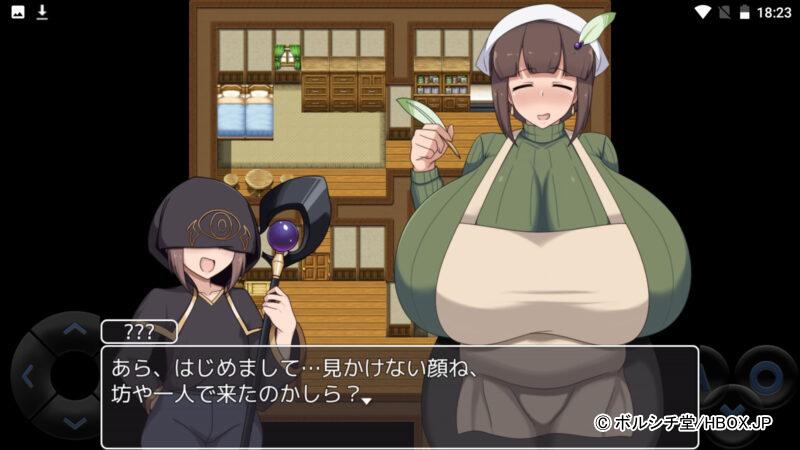800x450 pixels.
Task: Tap the virtual d-pad up arrow
Action: coord(75,328)
